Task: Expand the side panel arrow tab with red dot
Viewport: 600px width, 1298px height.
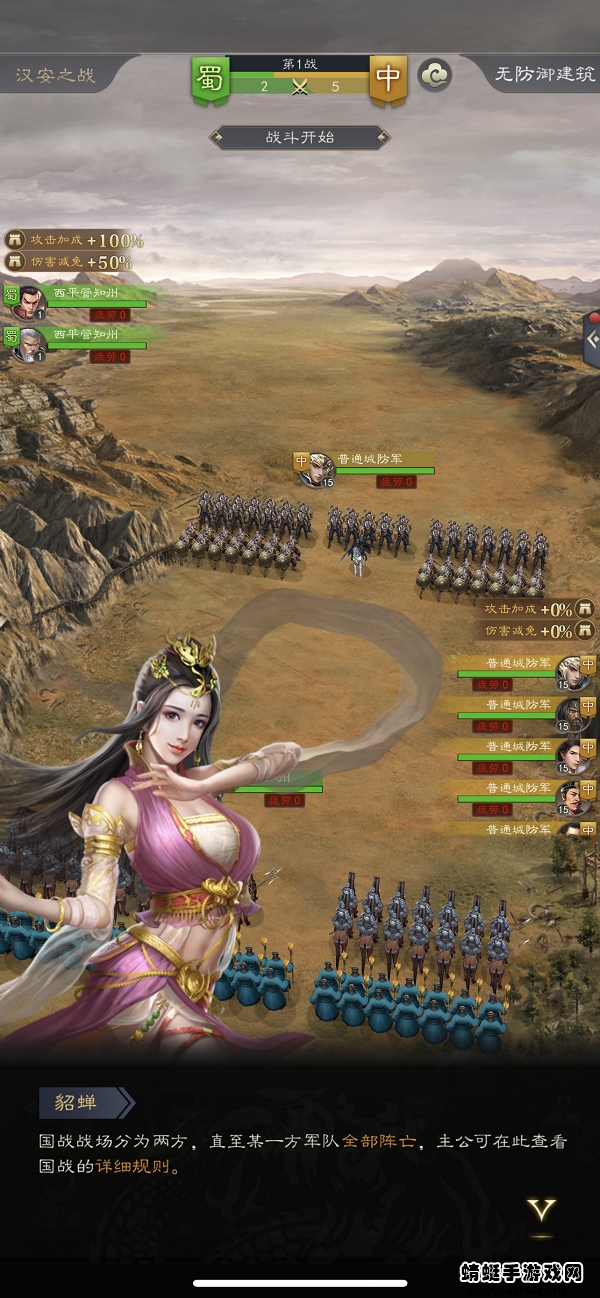Action: (x=591, y=339)
